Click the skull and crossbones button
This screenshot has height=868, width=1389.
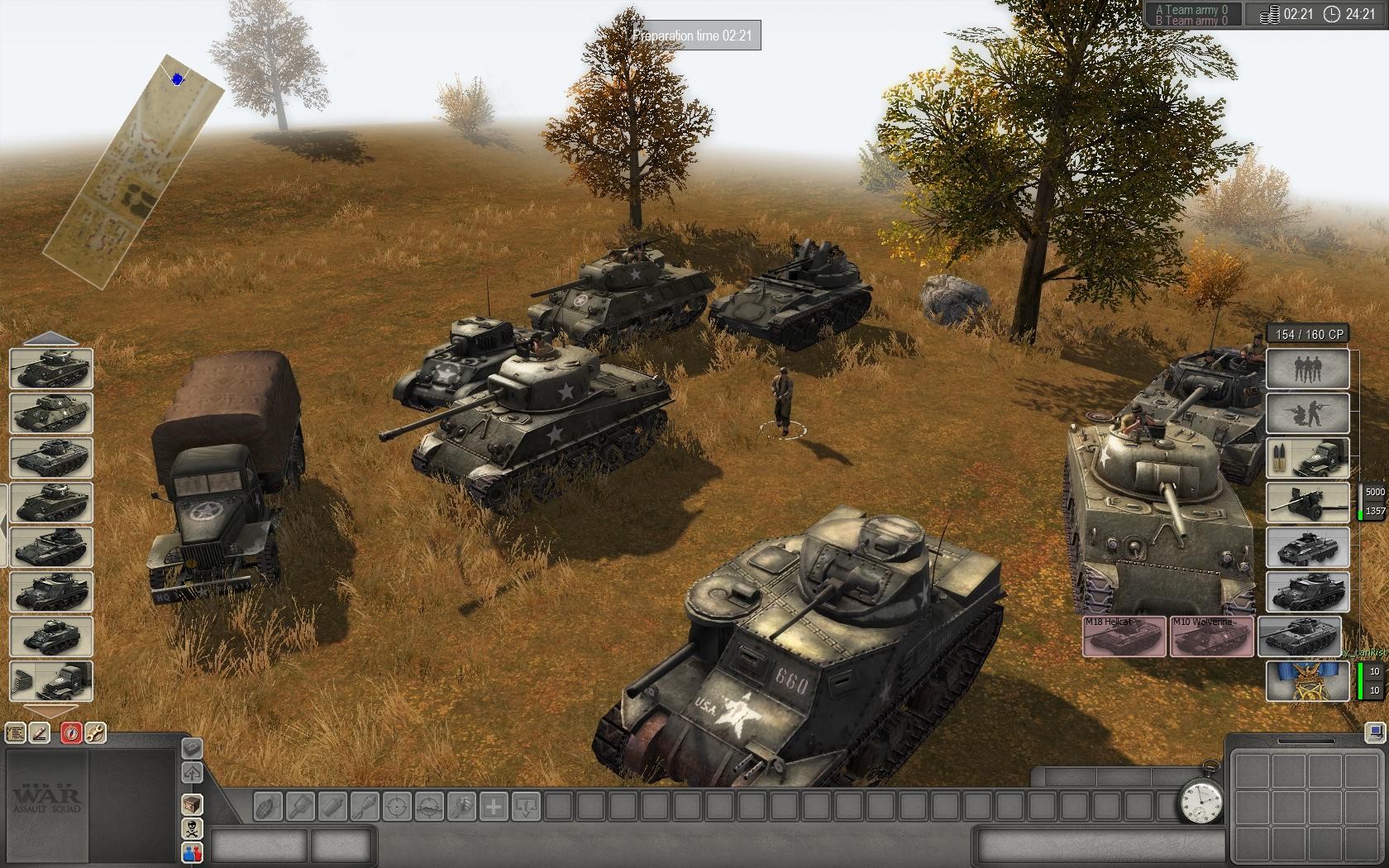pyautogui.click(x=192, y=829)
